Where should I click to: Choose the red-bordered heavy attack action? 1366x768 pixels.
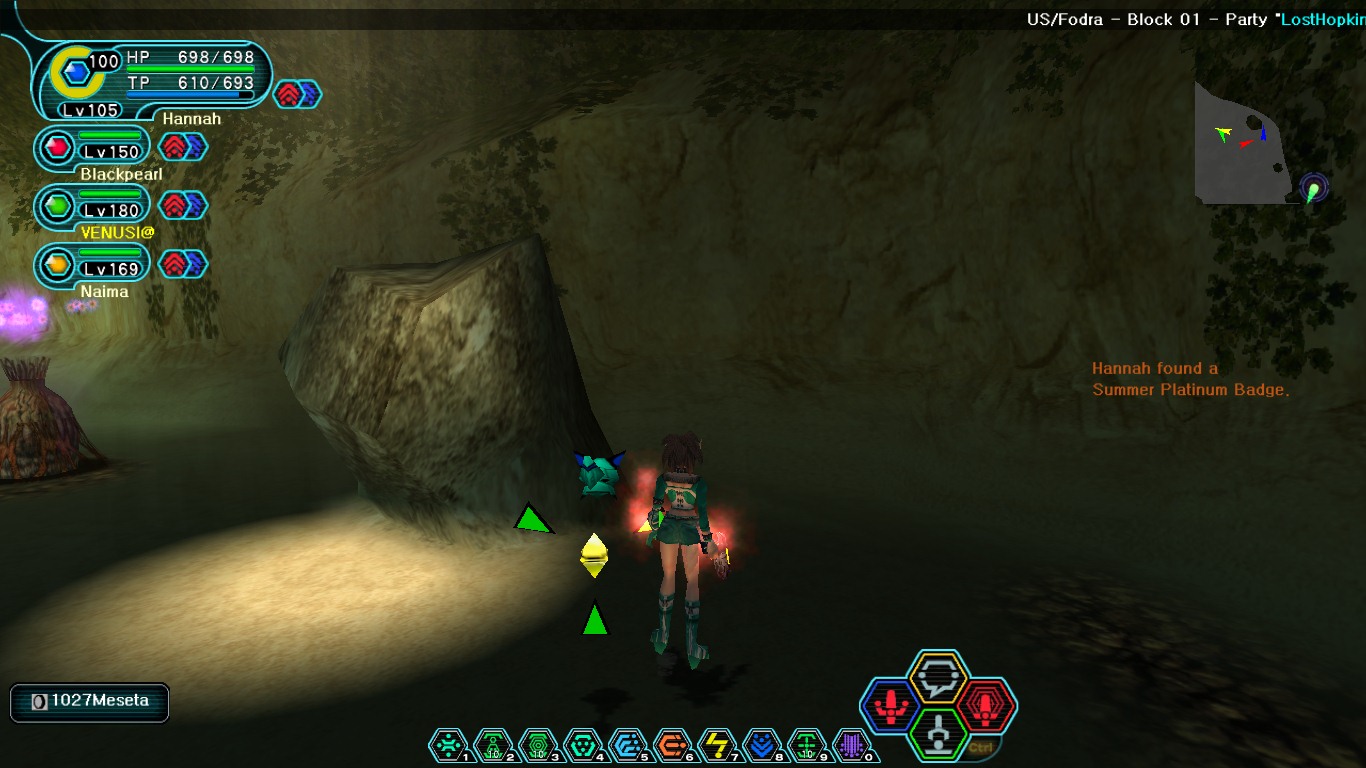pos(985,706)
